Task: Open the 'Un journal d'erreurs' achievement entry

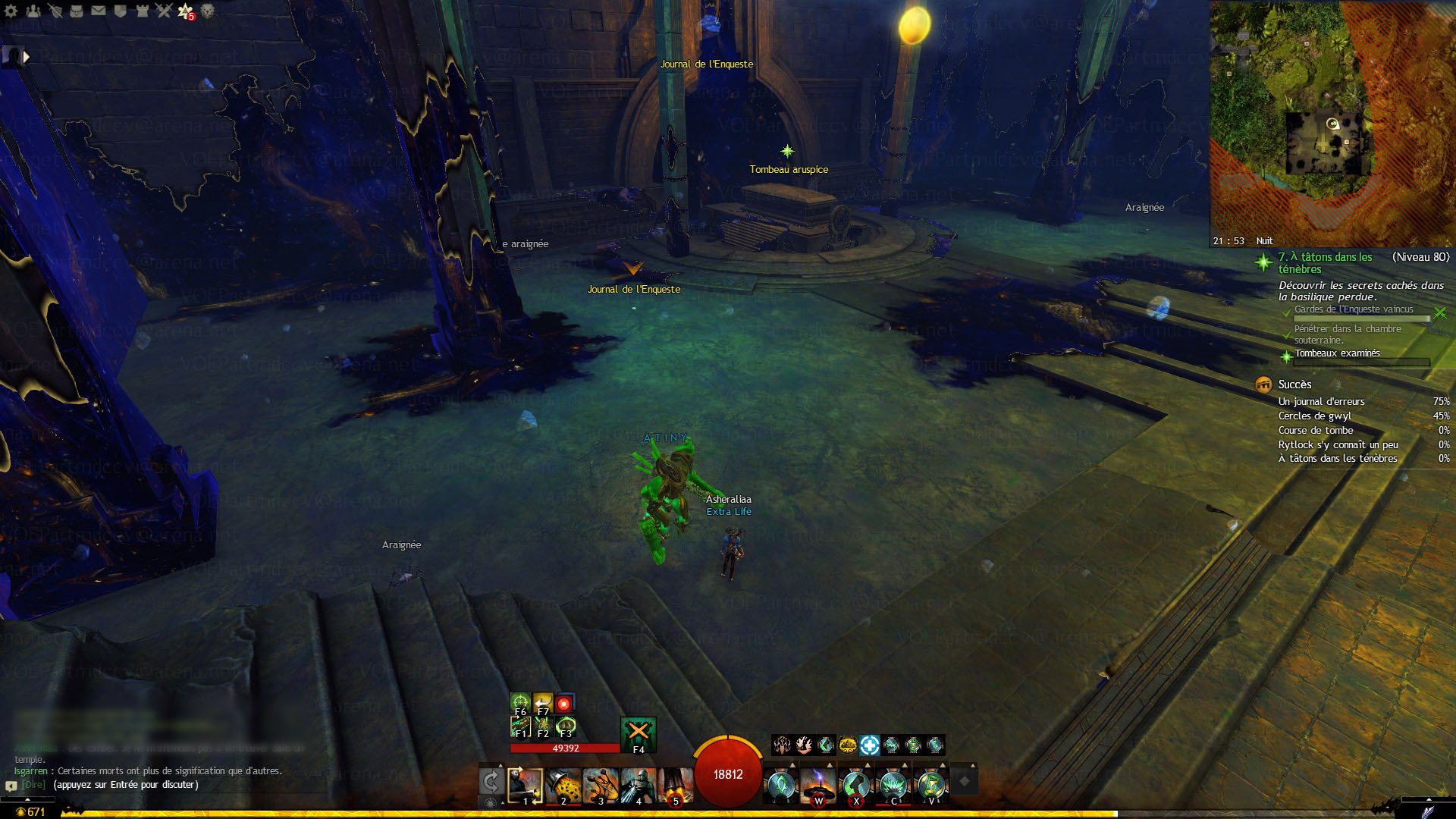Action: pos(1321,401)
